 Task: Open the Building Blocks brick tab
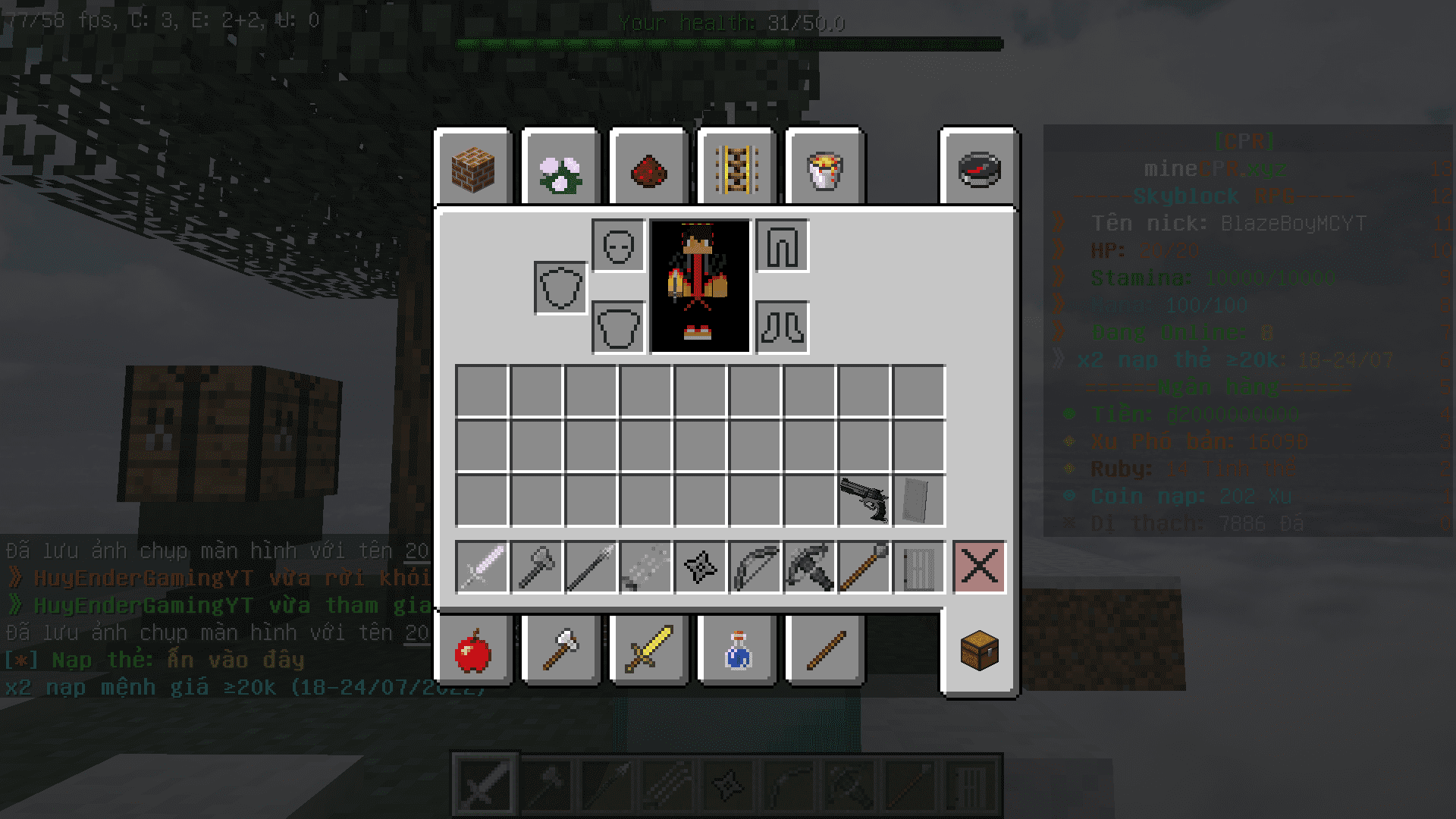click(473, 168)
